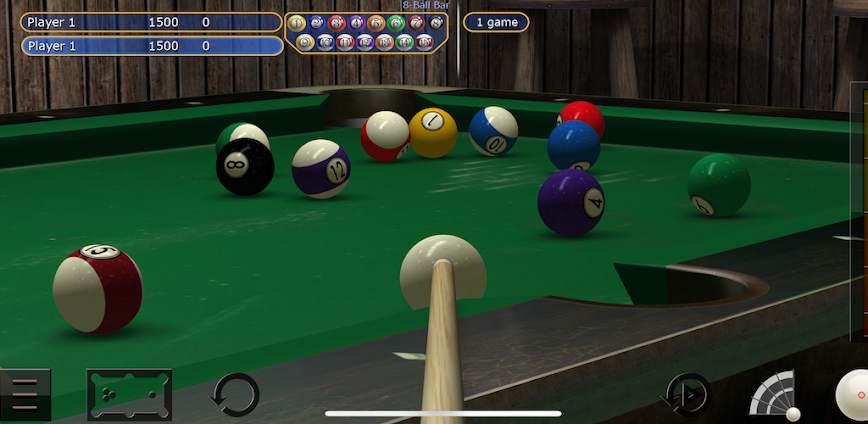Select the highlighted Player 1 score bar
The width and height of the screenshot is (868, 424).
point(152,46)
